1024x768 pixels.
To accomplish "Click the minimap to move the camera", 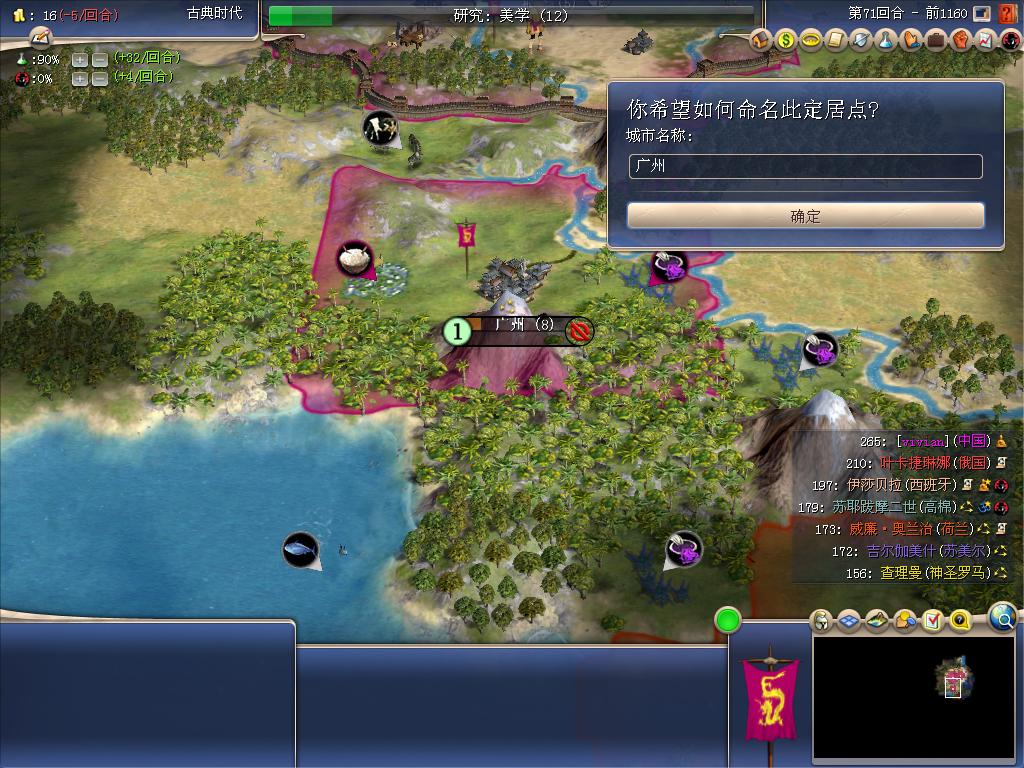I will [x=914, y=698].
